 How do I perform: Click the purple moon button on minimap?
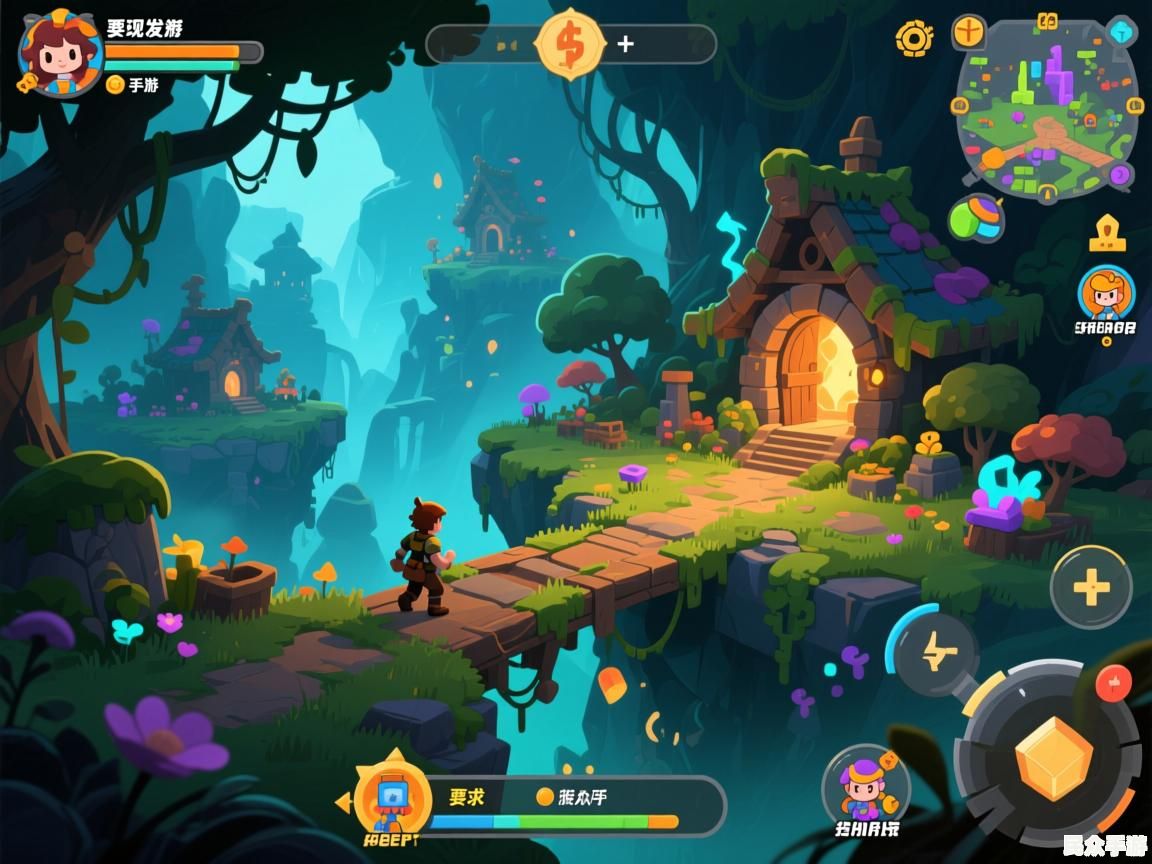(1120, 176)
